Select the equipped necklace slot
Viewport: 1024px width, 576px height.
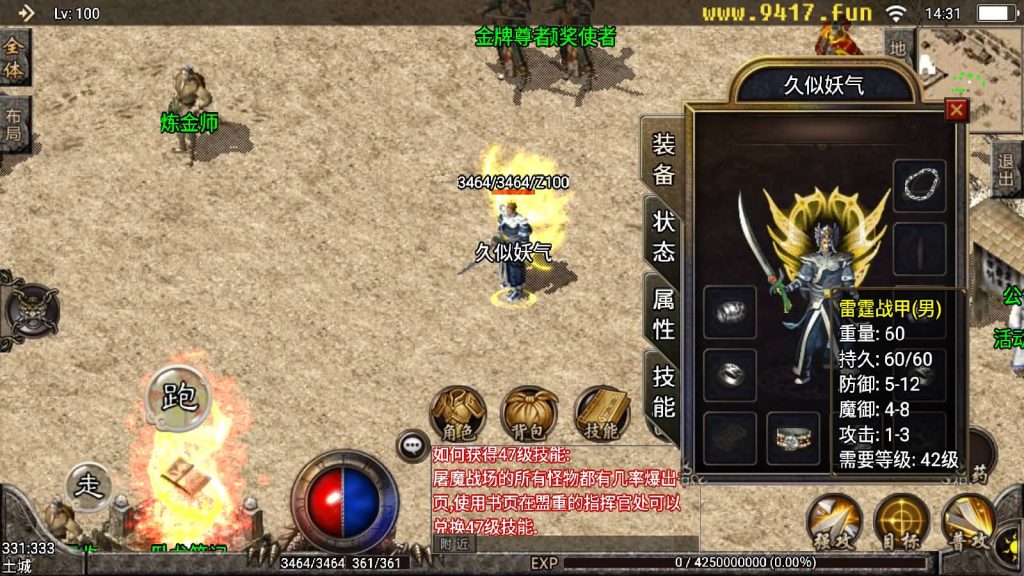pyautogui.click(x=919, y=185)
